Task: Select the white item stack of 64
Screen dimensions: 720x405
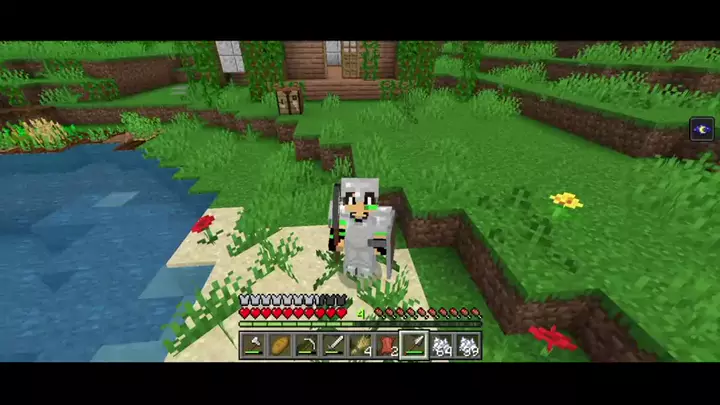Action: (442, 346)
